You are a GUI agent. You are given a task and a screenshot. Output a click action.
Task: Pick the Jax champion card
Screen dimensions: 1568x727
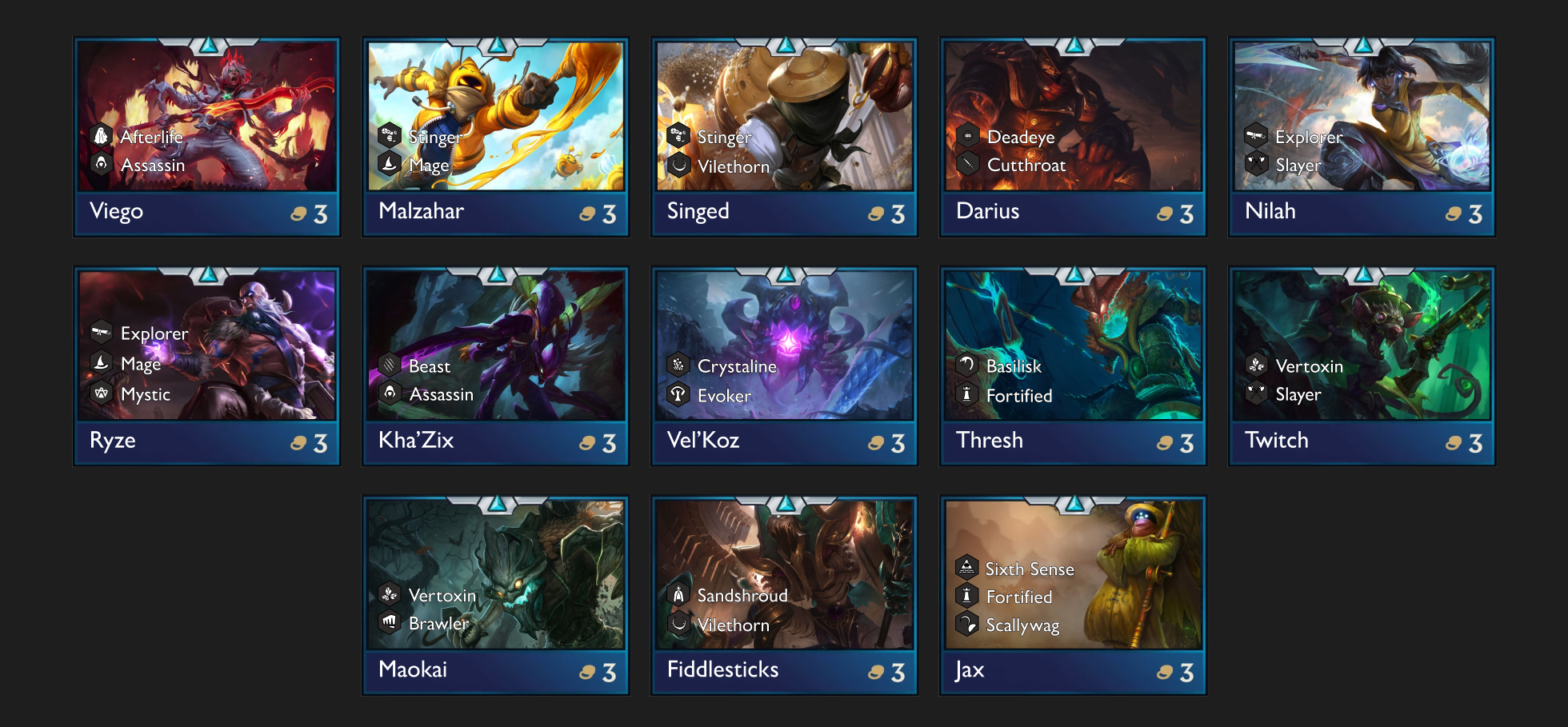click(x=1073, y=595)
